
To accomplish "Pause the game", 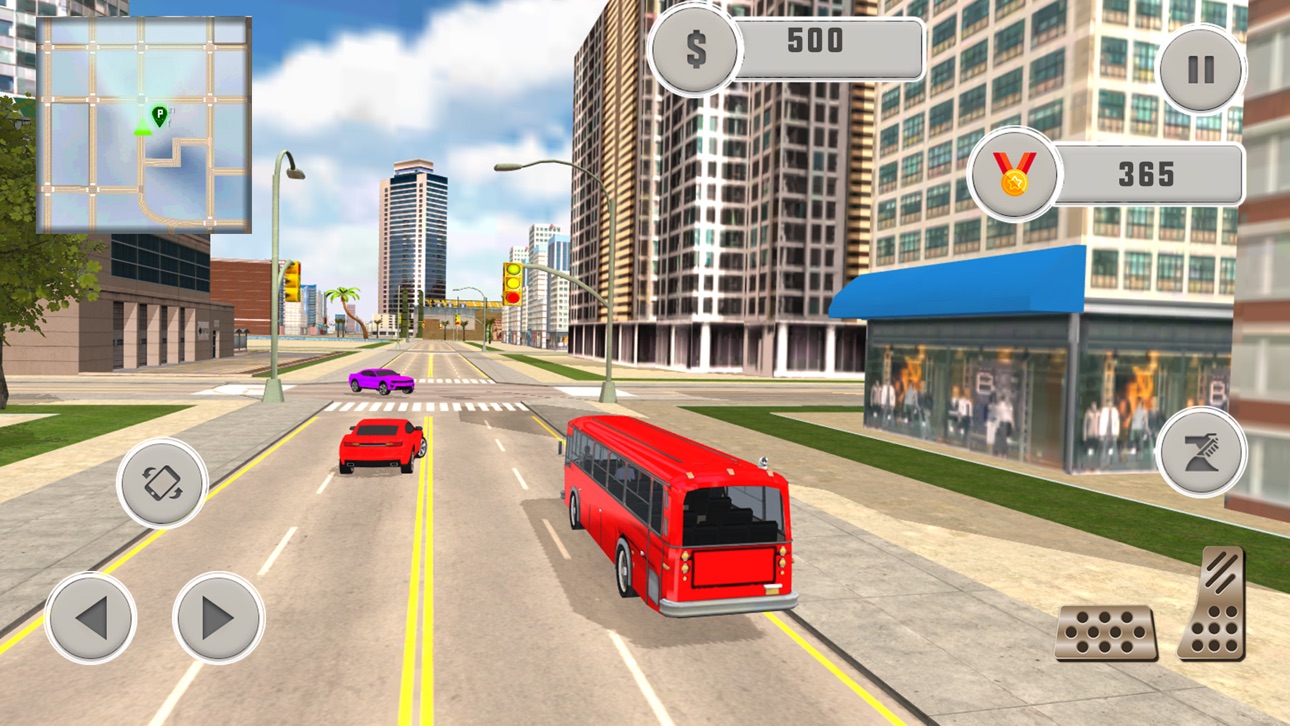I will (1201, 67).
